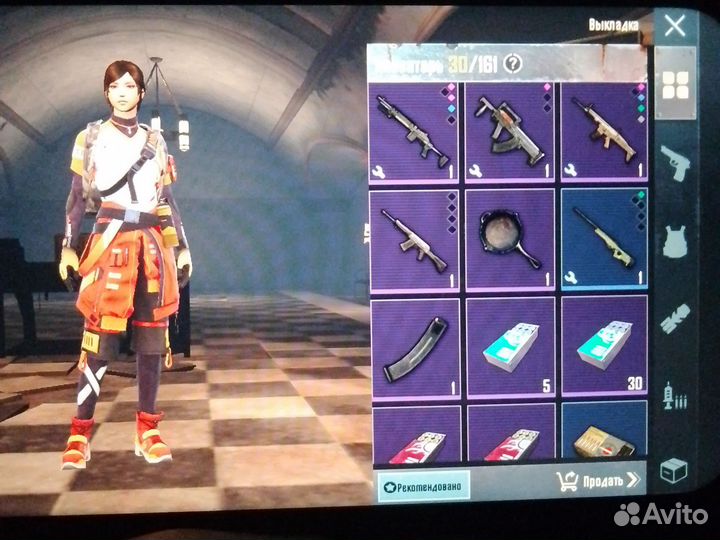Select the sniper rifle on blue background
This screenshot has height=540, width=720.
[x=604, y=238]
